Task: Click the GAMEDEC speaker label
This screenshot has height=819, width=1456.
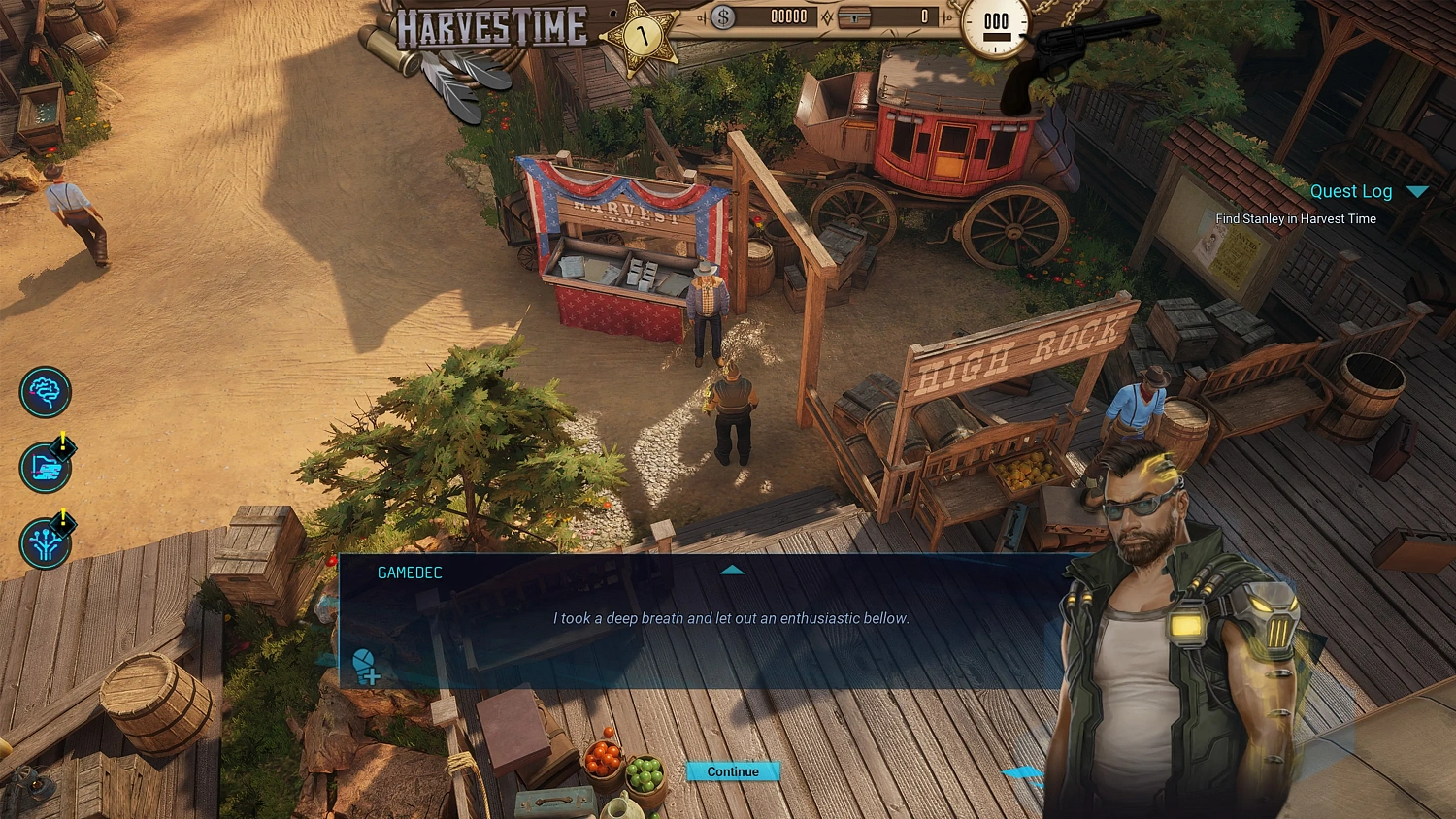Action: [409, 573]
